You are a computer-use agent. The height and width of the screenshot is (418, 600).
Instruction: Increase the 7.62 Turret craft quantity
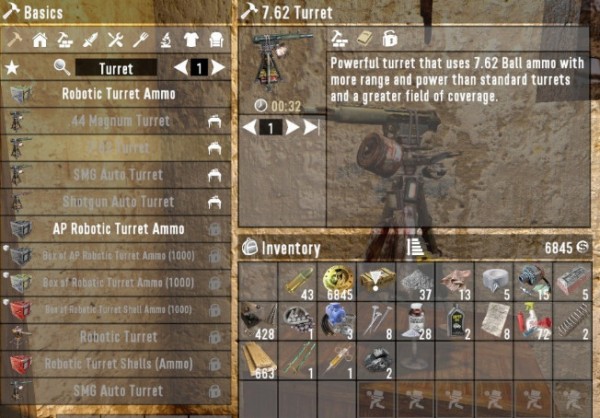click(x=293, y=128)
